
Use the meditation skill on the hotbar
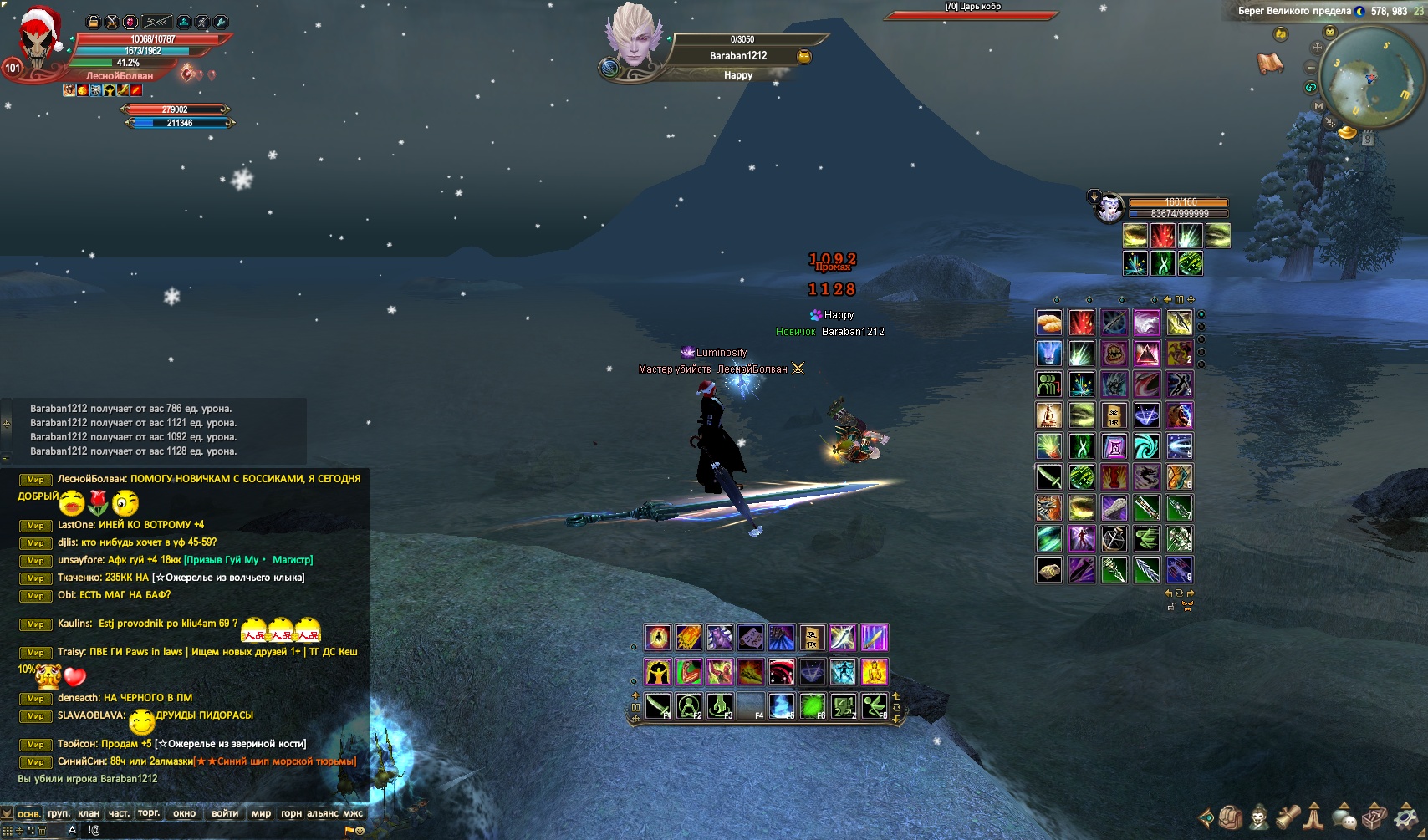pyautogui.click(x=689, y=706)
